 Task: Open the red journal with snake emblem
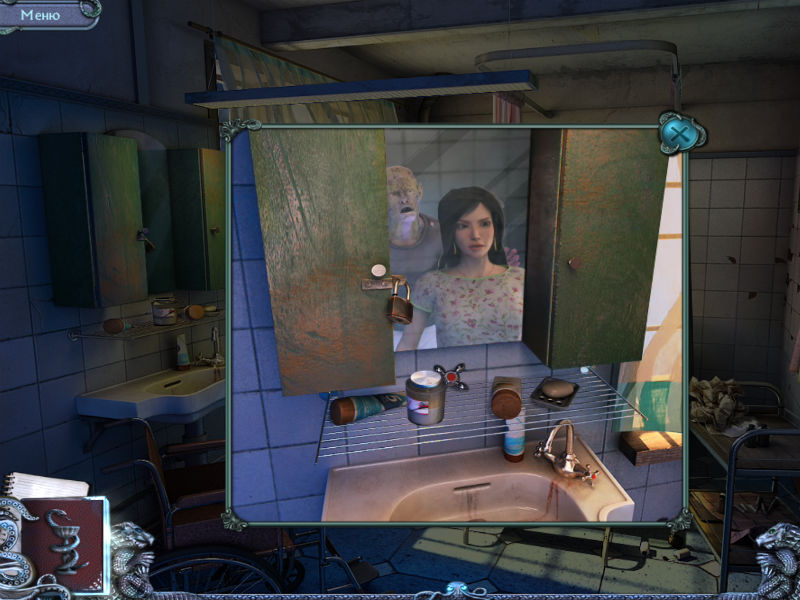62,541
